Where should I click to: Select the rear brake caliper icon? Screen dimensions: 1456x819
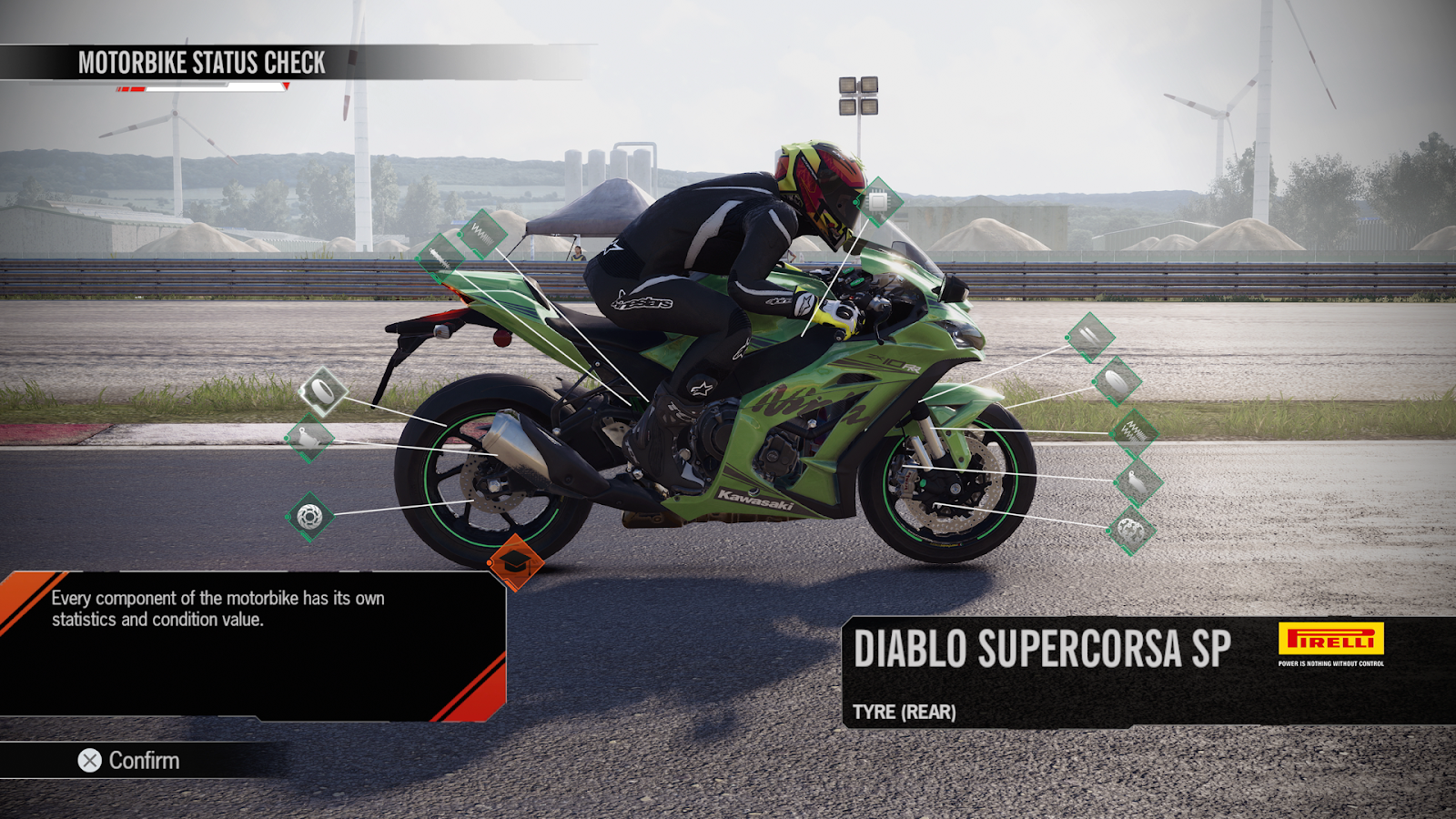tap(309, 439)
